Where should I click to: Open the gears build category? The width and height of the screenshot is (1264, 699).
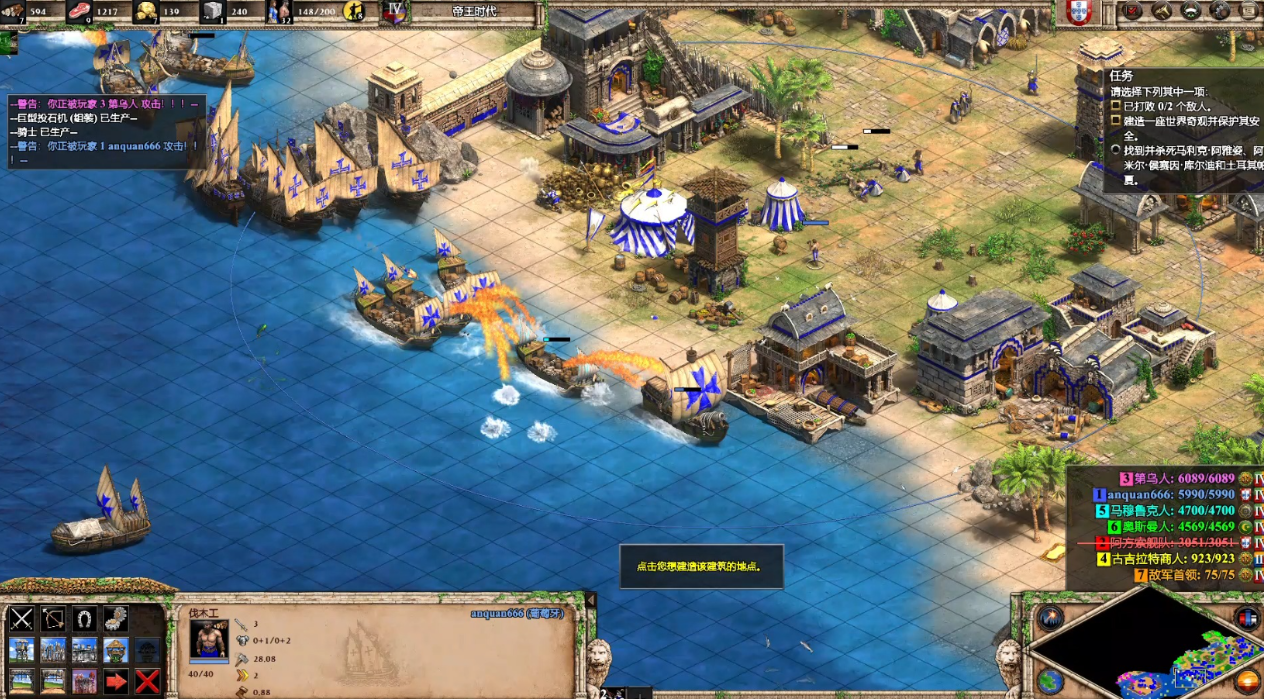pyautogui.click(x=116, y=619)
